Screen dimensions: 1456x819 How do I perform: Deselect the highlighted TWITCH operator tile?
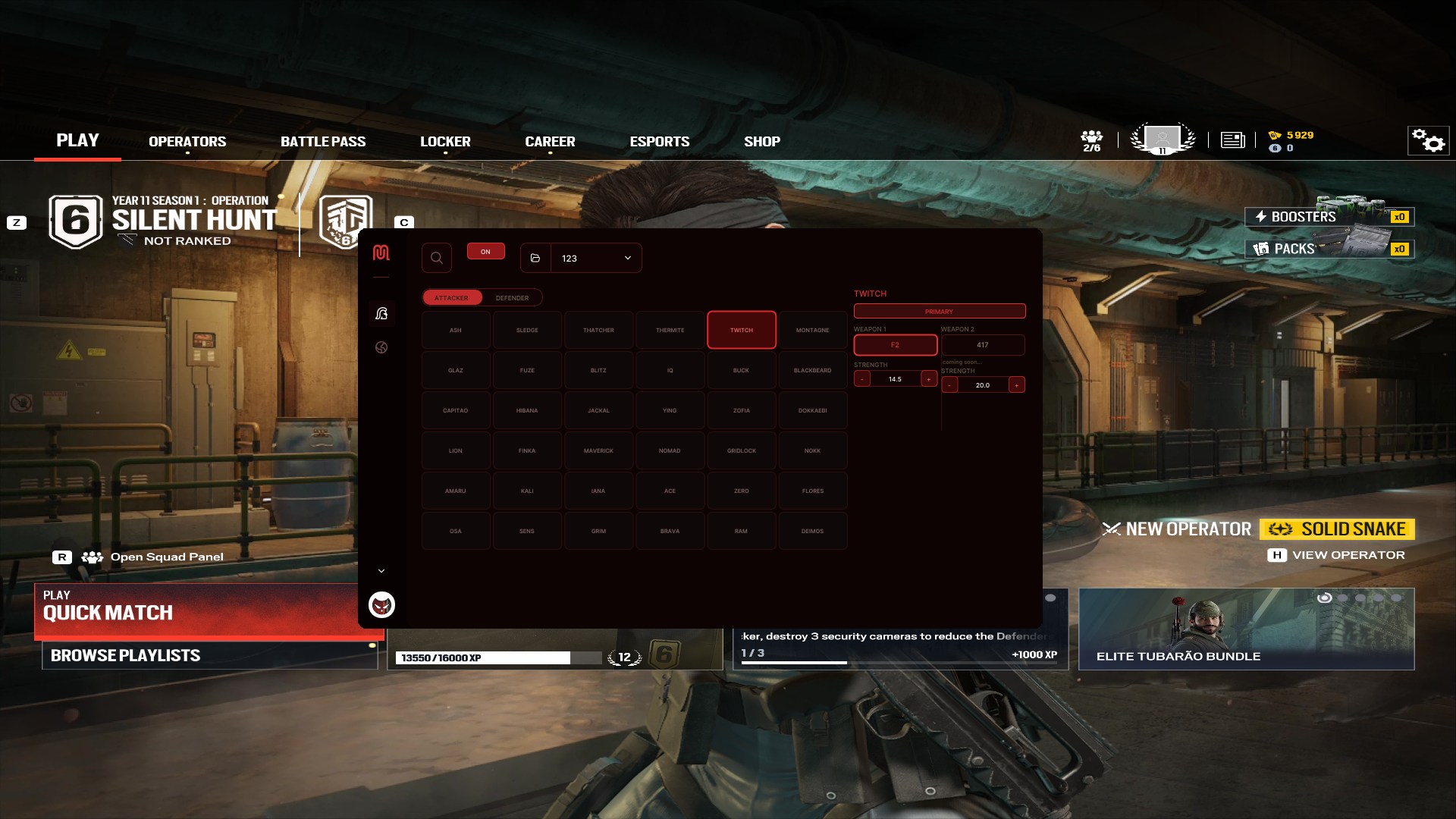coord(741,330)
